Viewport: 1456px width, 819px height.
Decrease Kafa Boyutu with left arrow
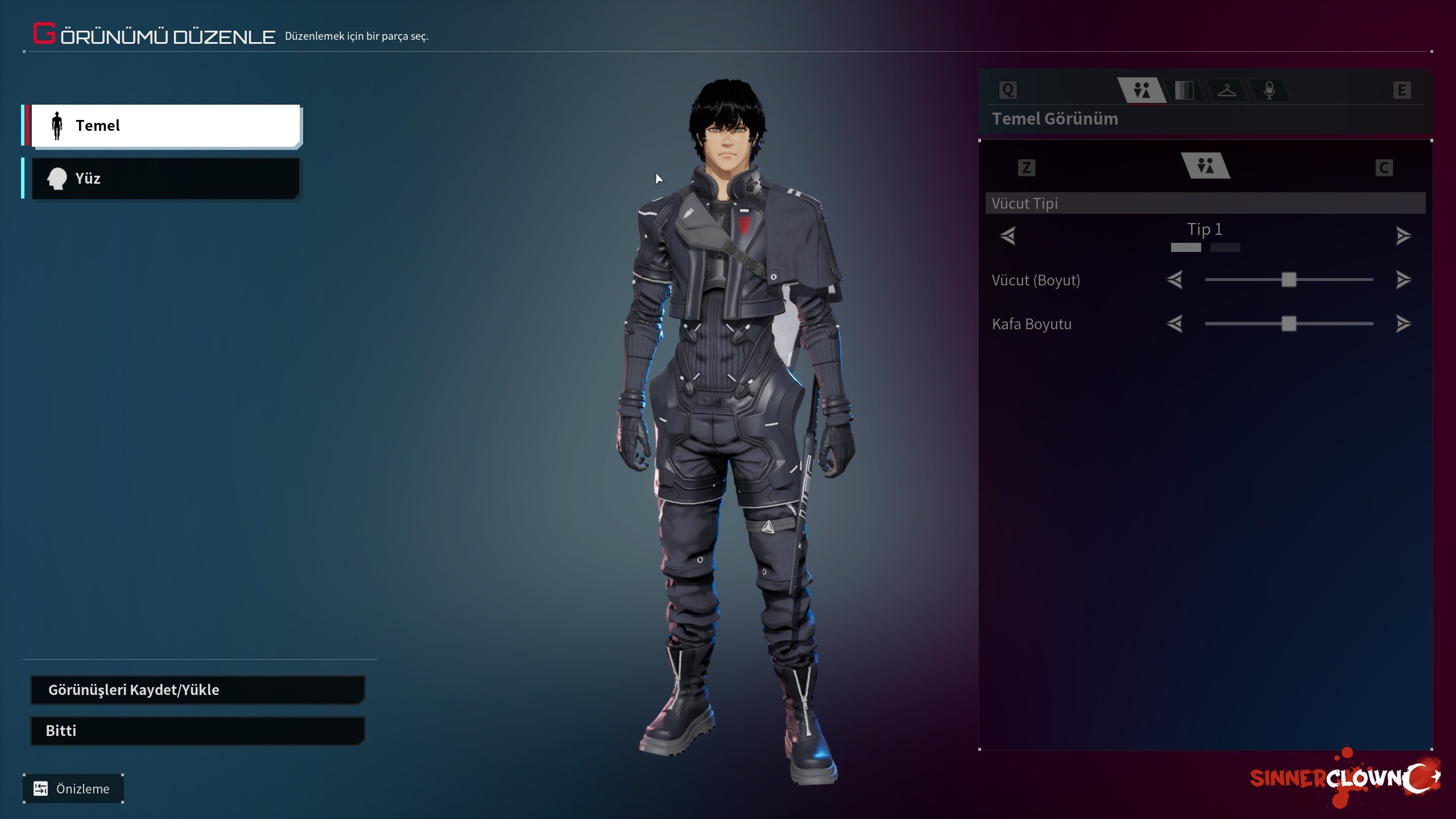coord(1174,324)
